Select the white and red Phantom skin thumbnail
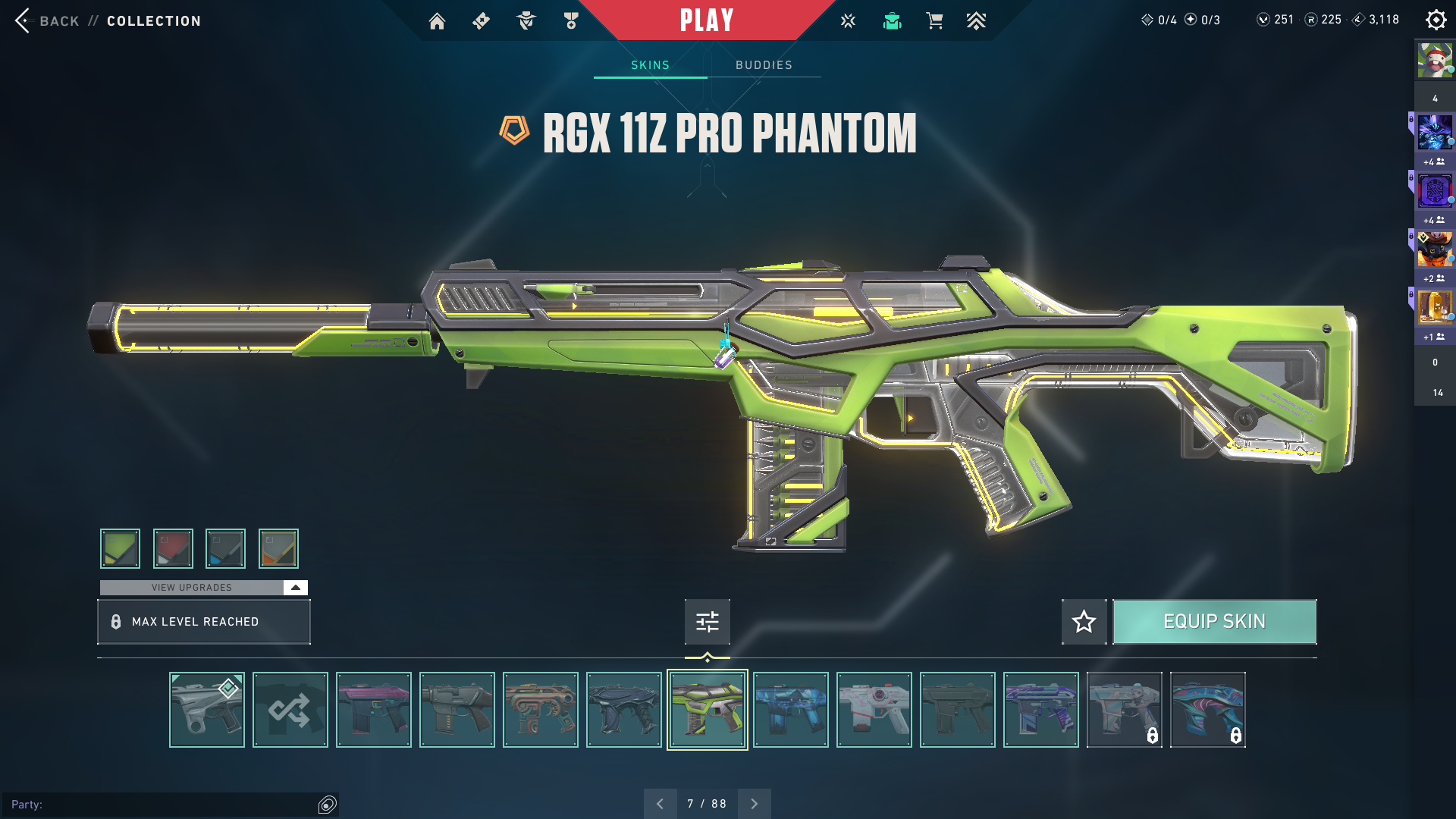 [x=874, y=710]
